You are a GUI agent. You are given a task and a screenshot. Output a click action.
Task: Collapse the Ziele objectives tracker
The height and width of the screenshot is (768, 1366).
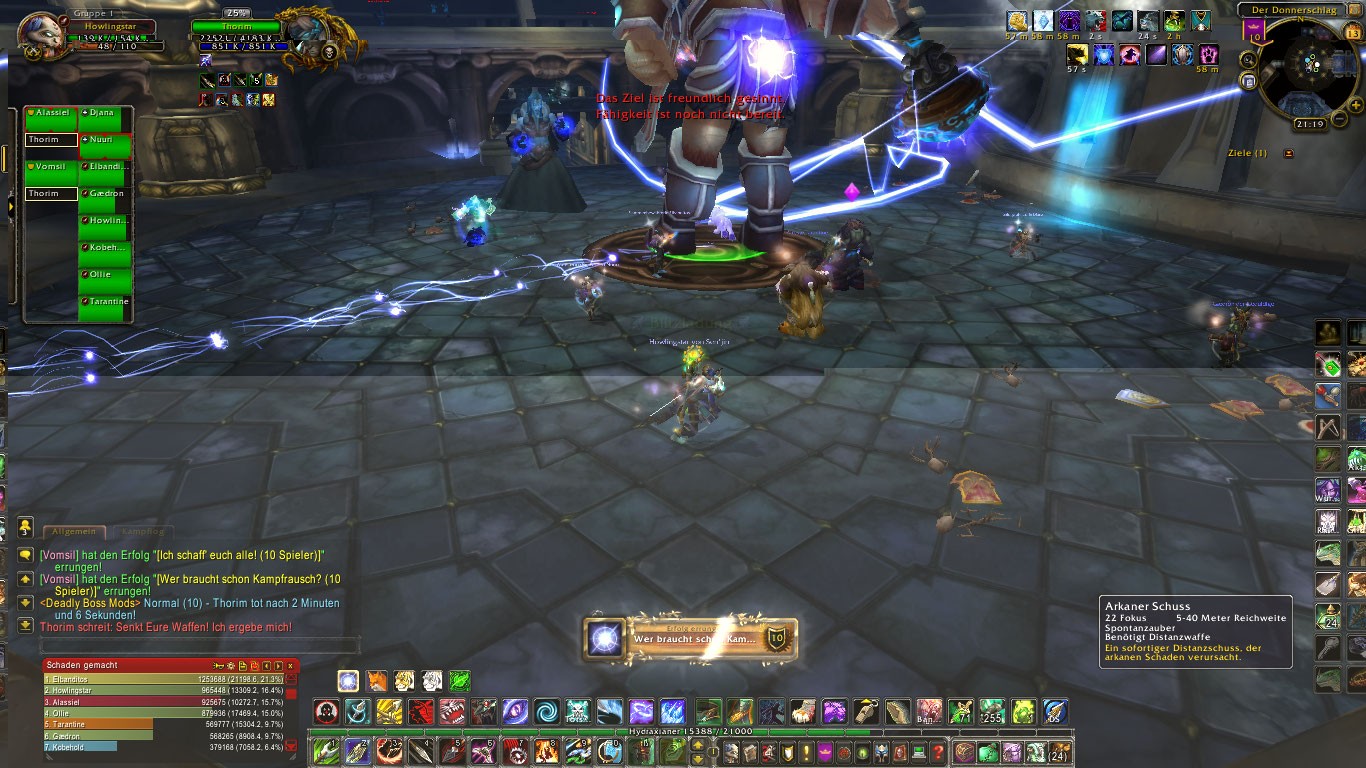1288,153
